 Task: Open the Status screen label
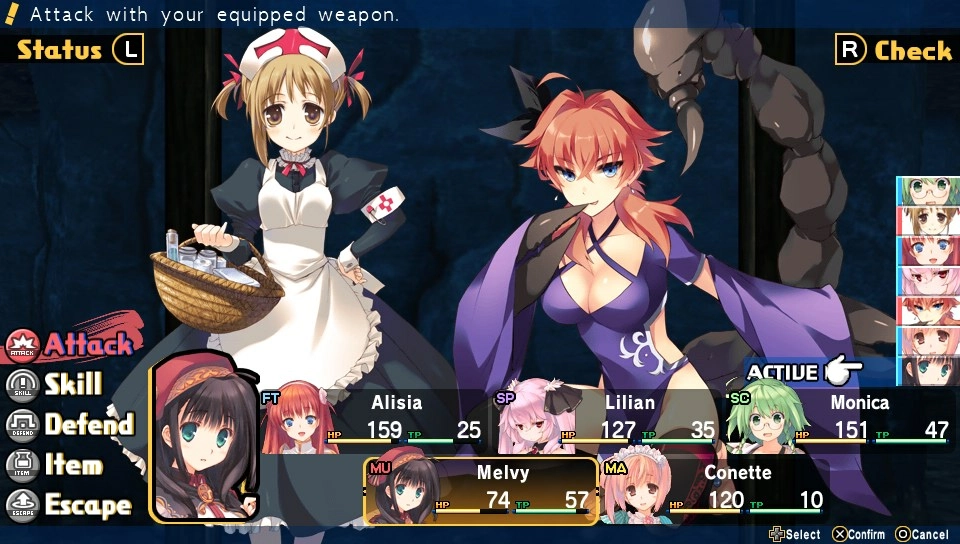point(60,50)
